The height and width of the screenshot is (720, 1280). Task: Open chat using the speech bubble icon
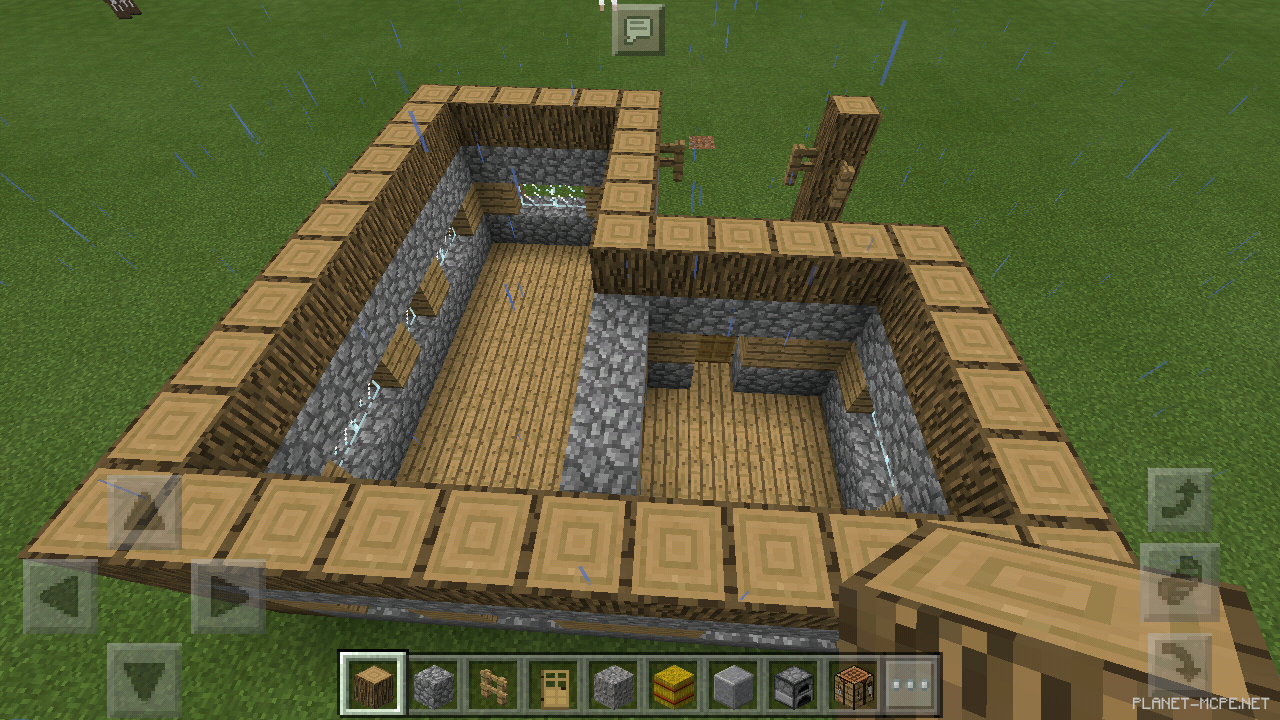click(x=640, y=30)
